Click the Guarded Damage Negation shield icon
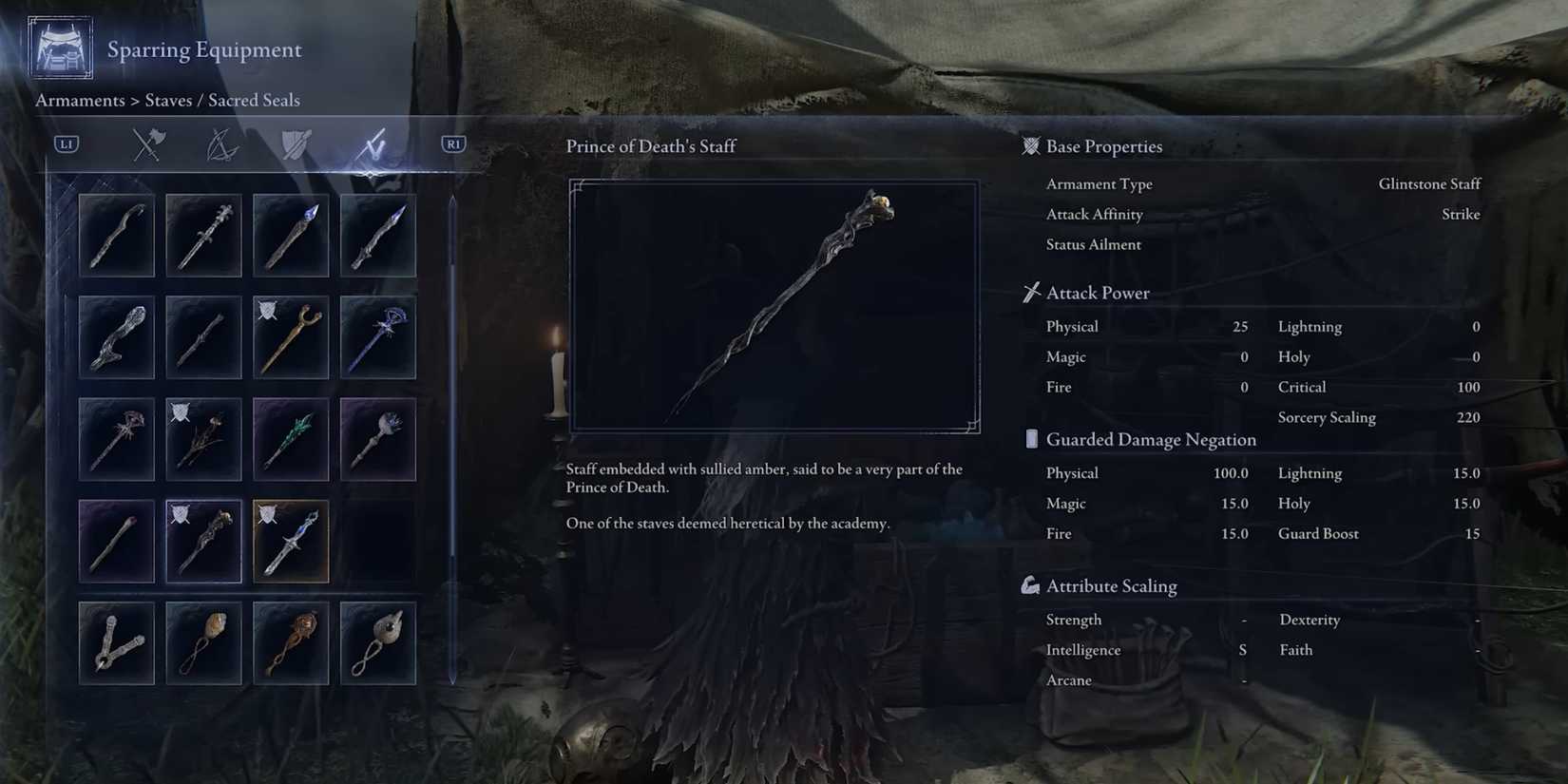The image size is (1568, 784). 1032,439
